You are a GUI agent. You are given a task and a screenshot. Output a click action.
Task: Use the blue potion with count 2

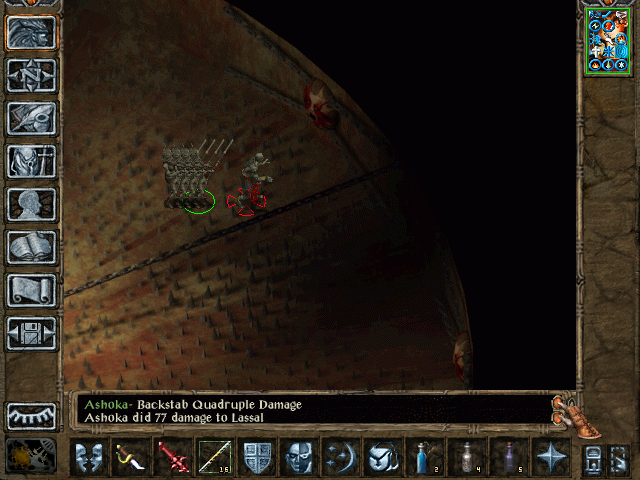tap(425, 456)
